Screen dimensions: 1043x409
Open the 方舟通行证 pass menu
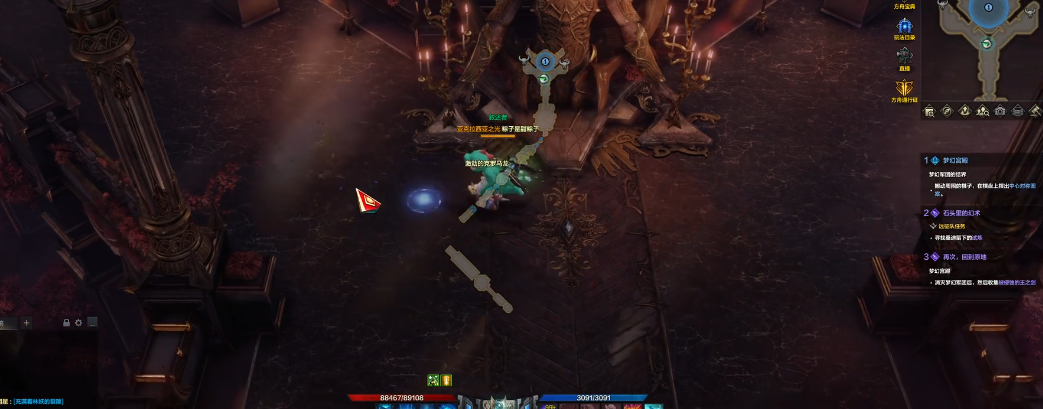coord(903,88)
